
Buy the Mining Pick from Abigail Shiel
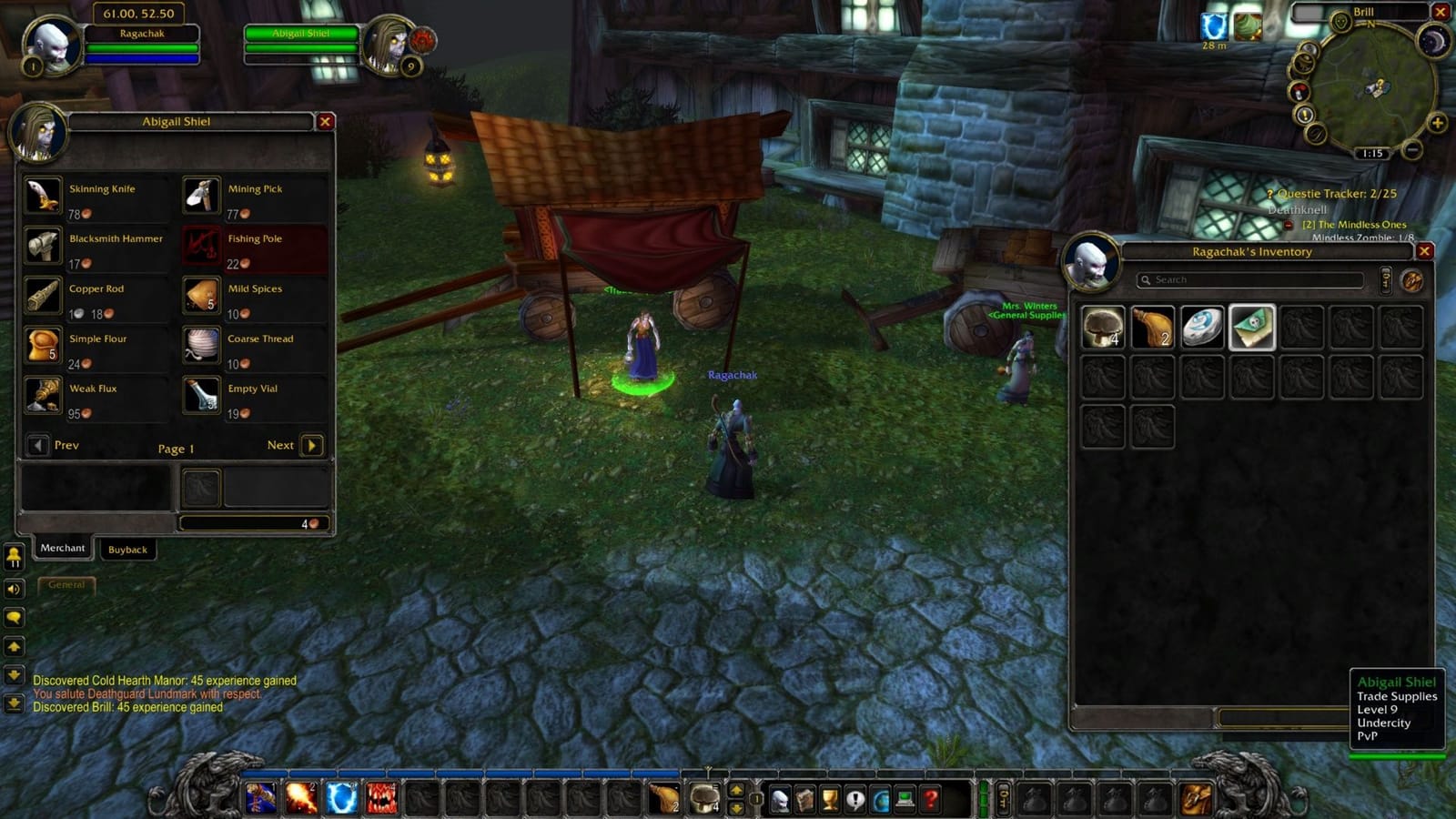pos(201,195)
